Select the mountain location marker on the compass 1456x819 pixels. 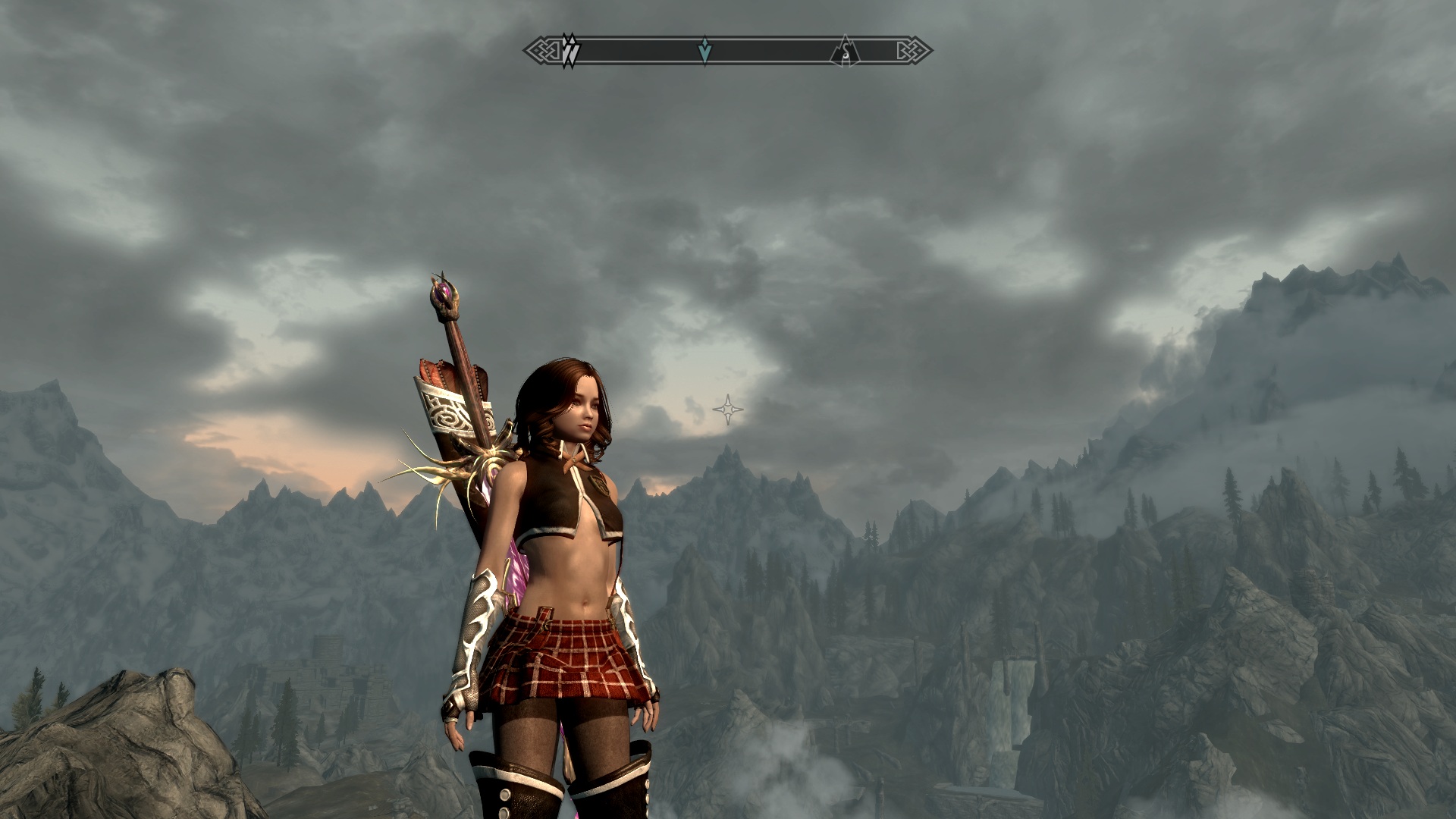(x=845, y=51)
